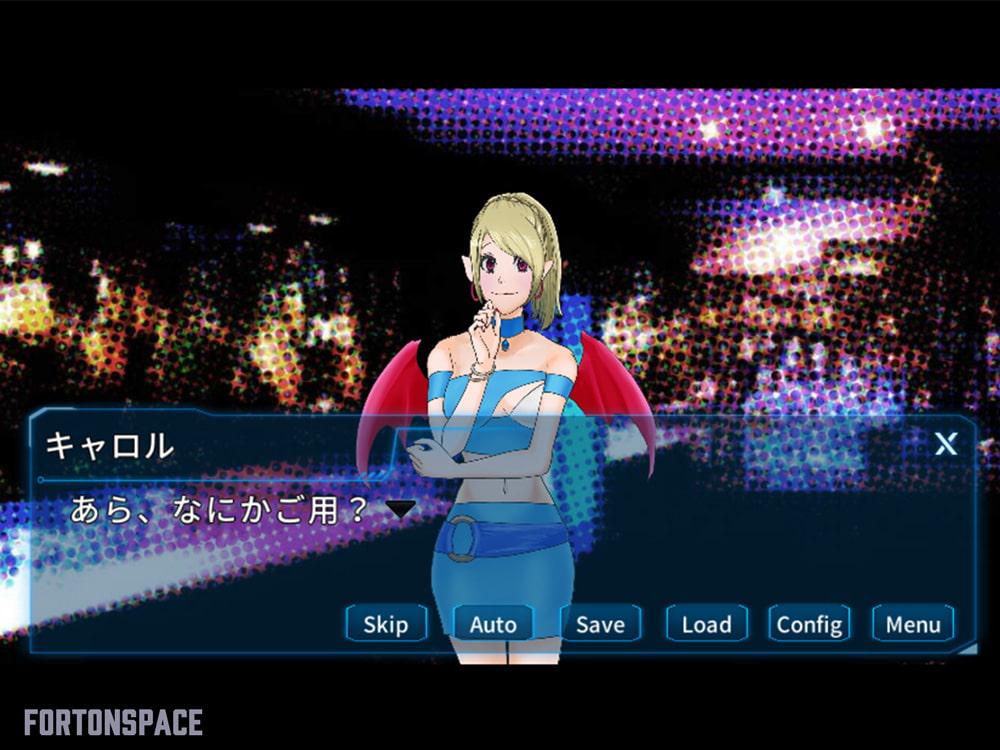The width and height of the screenshot is (1000, 750).
Task: Open the Save screen
Action: pyautogui.click(x=600, y=624)
